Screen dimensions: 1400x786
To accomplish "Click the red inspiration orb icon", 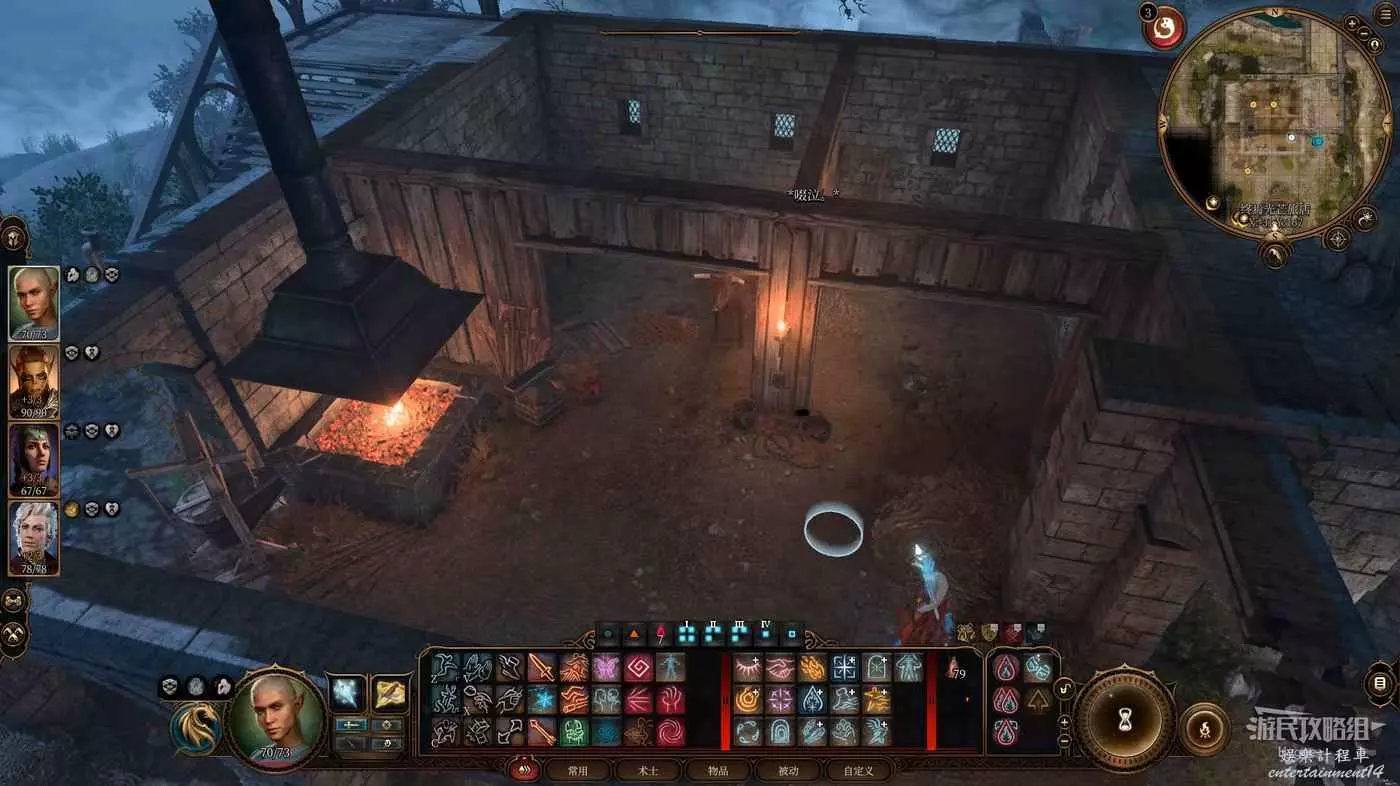I will point(1164,29).
